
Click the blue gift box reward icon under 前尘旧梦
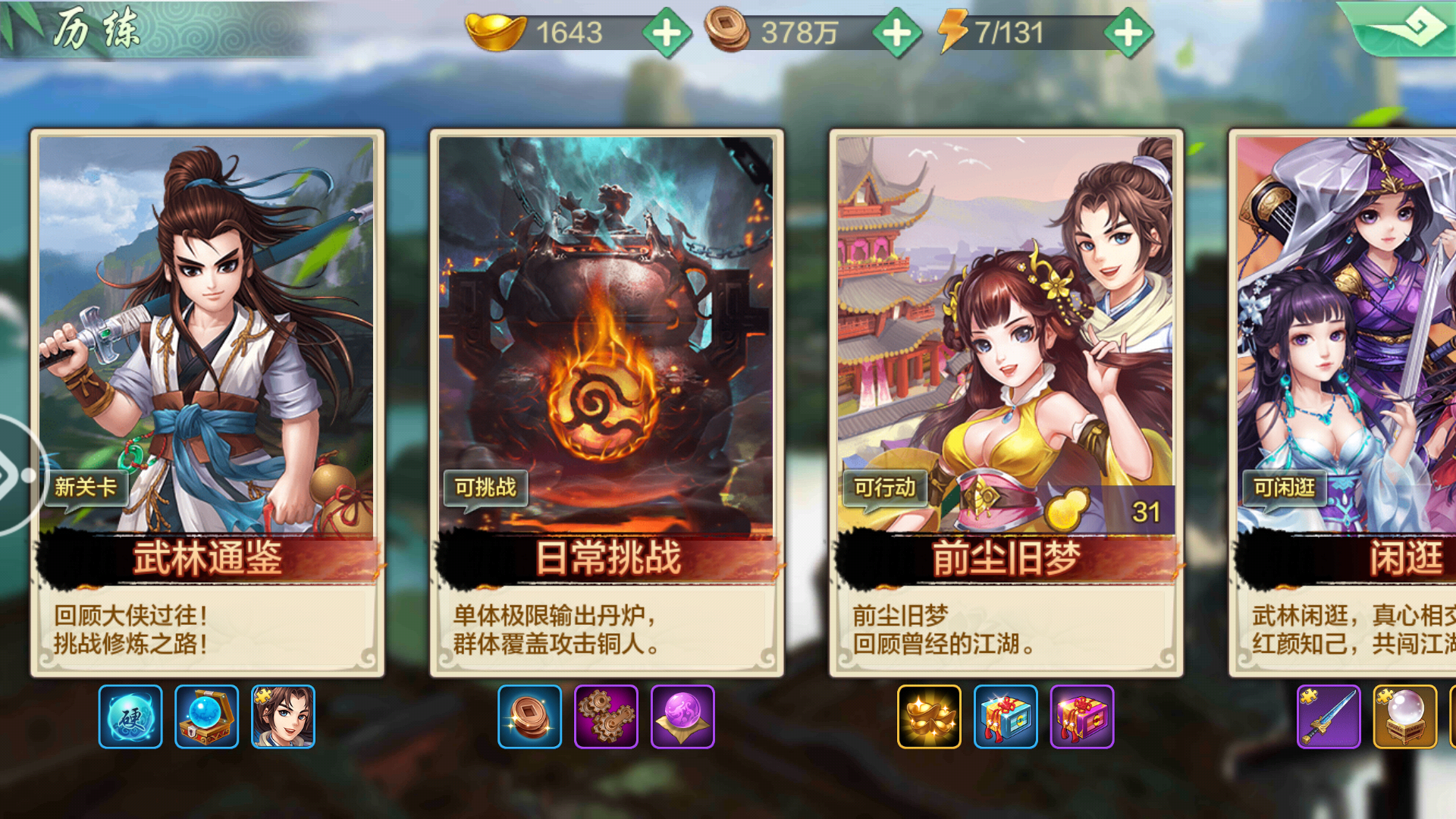click(1005, 717)
